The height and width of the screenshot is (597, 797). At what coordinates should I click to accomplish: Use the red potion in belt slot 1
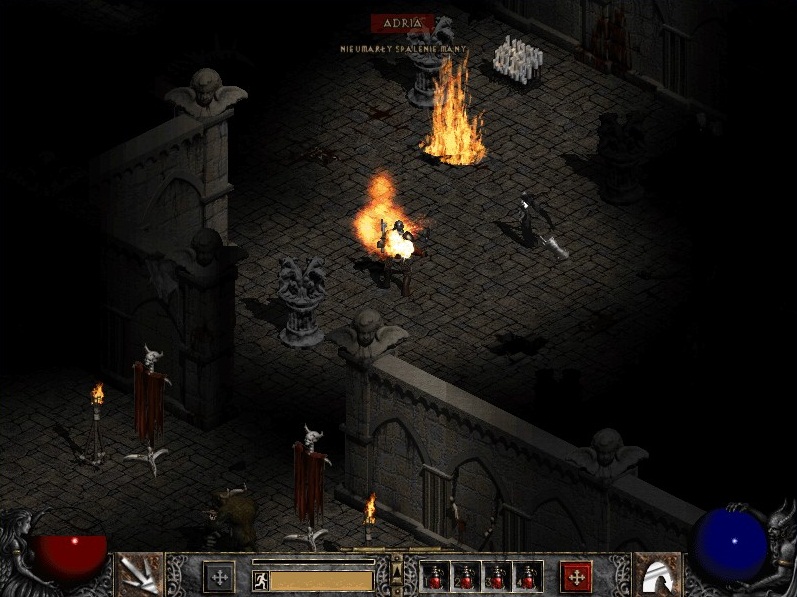[436, 577]
